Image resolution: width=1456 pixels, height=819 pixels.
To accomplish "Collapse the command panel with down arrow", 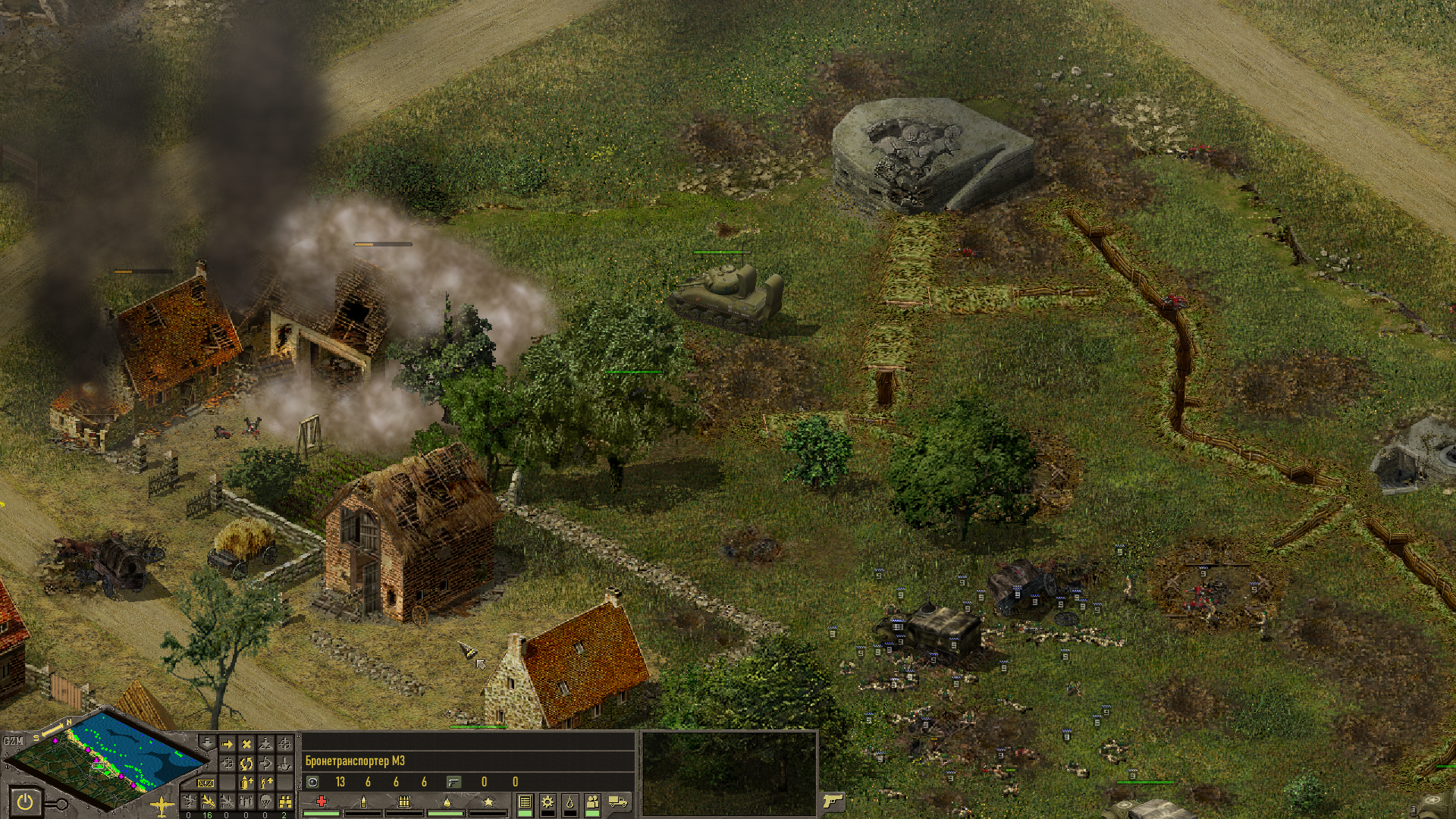I will 207,742.
